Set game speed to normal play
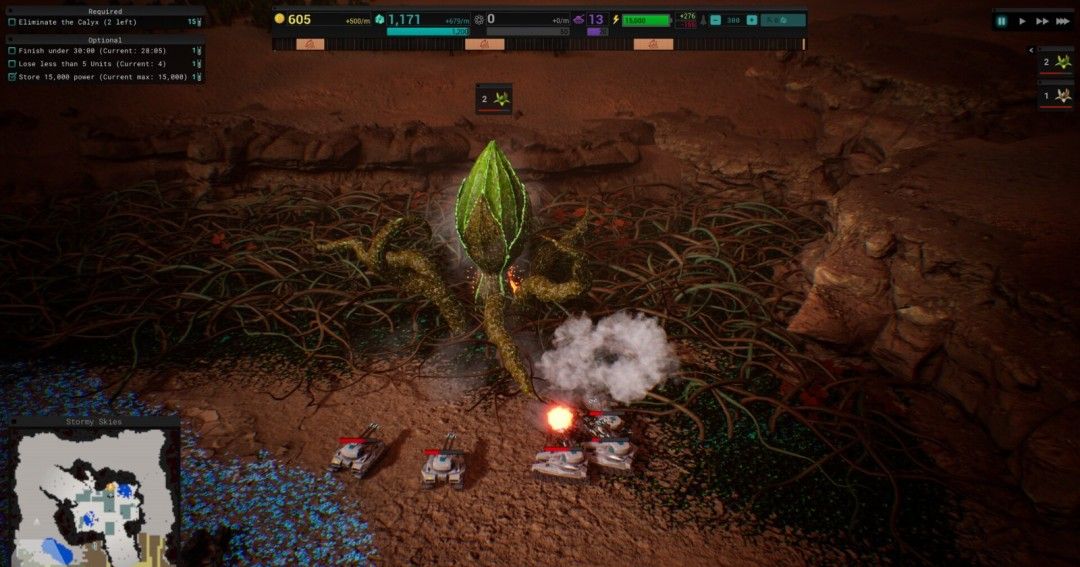Screen dimensions: 1080x567 1022,21
